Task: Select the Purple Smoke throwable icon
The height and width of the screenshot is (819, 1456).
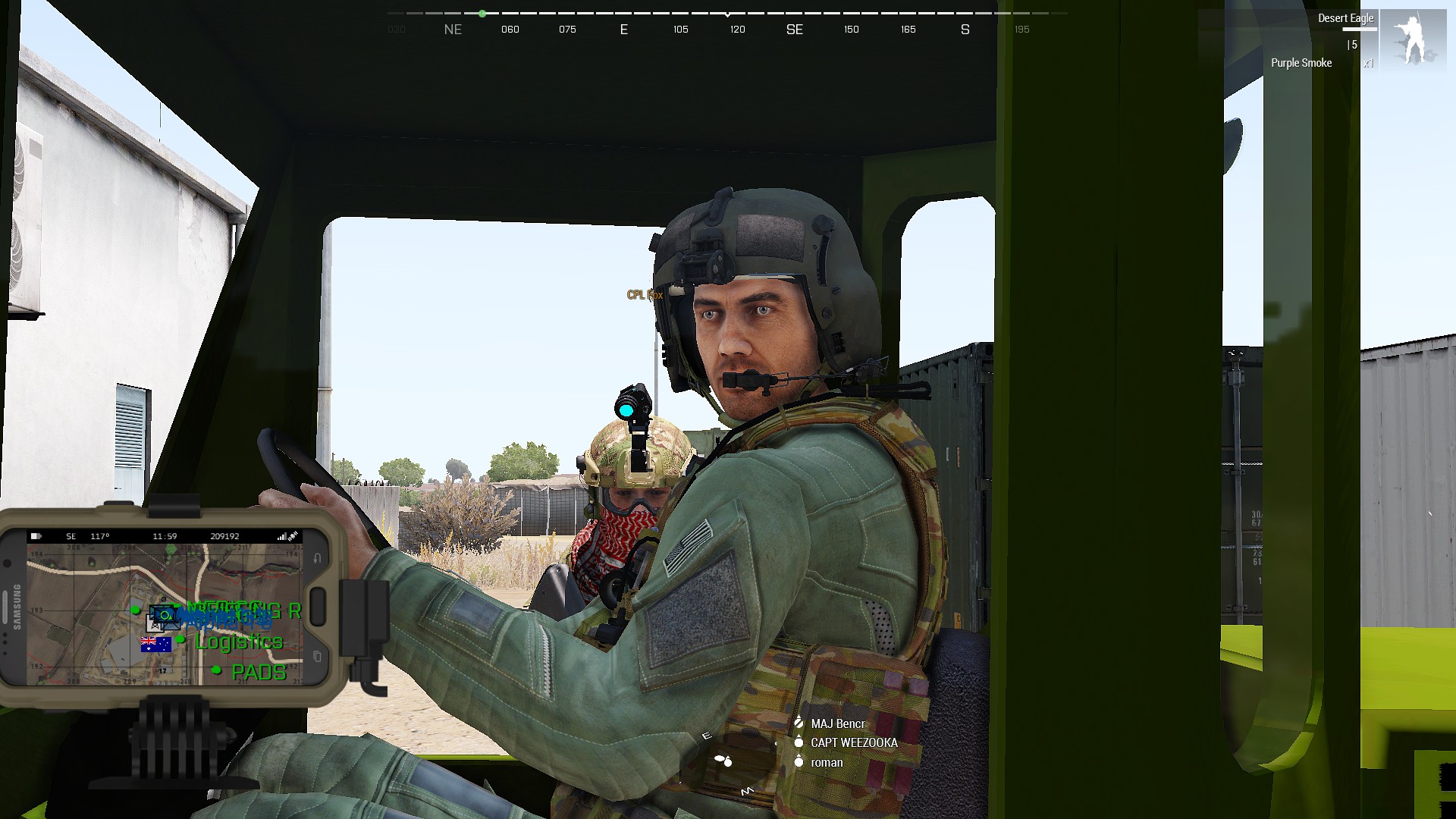Action: (1301, 63)
